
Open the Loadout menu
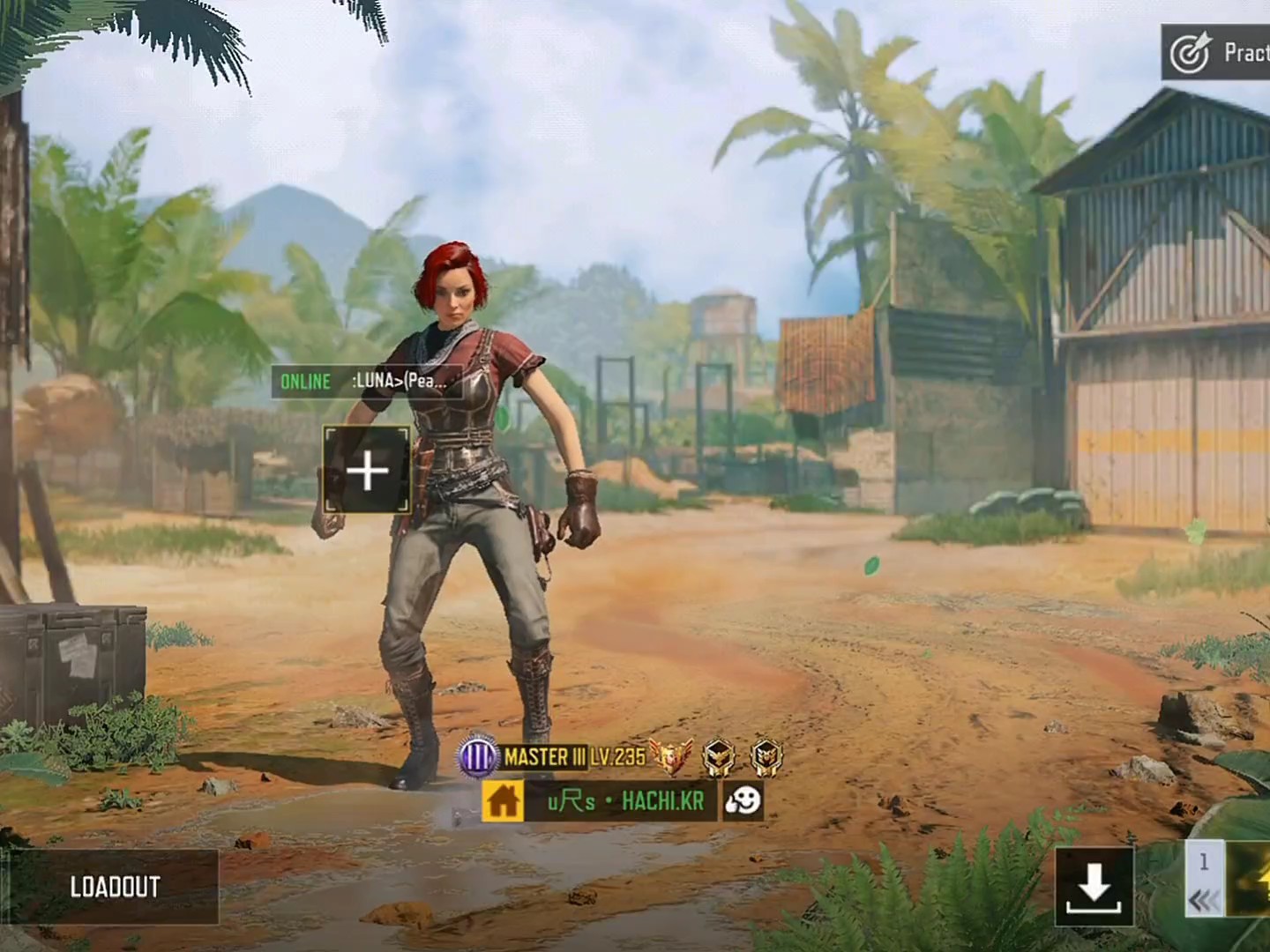pyautogui.click(x=115, y=887)
